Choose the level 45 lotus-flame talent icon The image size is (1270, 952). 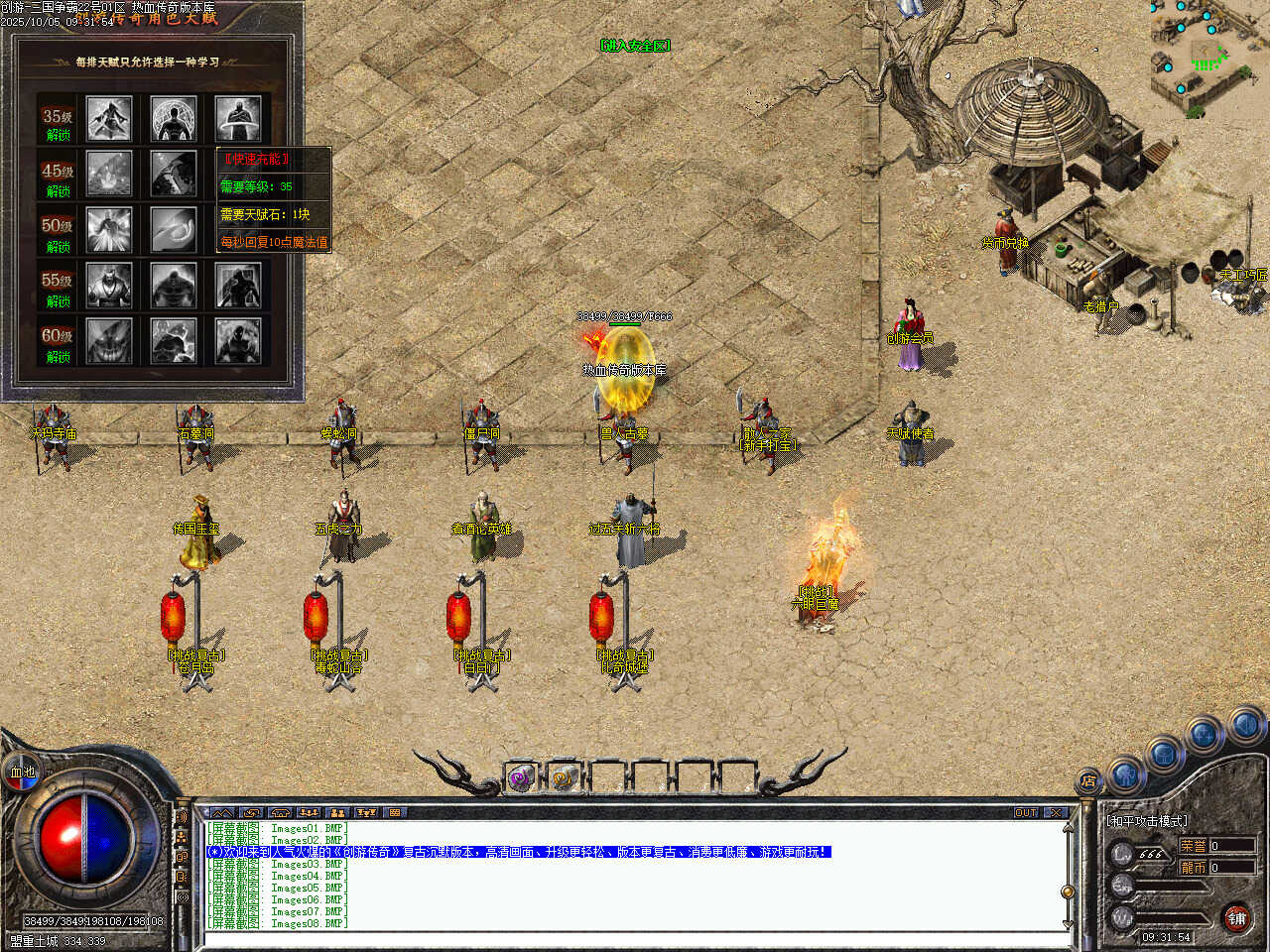(109, 174)
